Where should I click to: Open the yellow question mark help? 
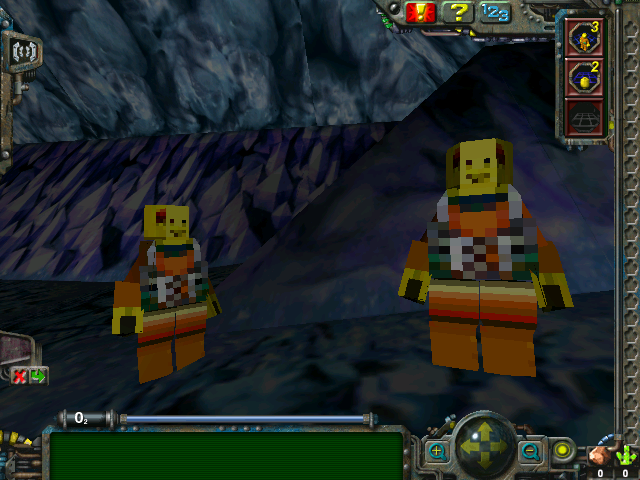pos(457,13)
